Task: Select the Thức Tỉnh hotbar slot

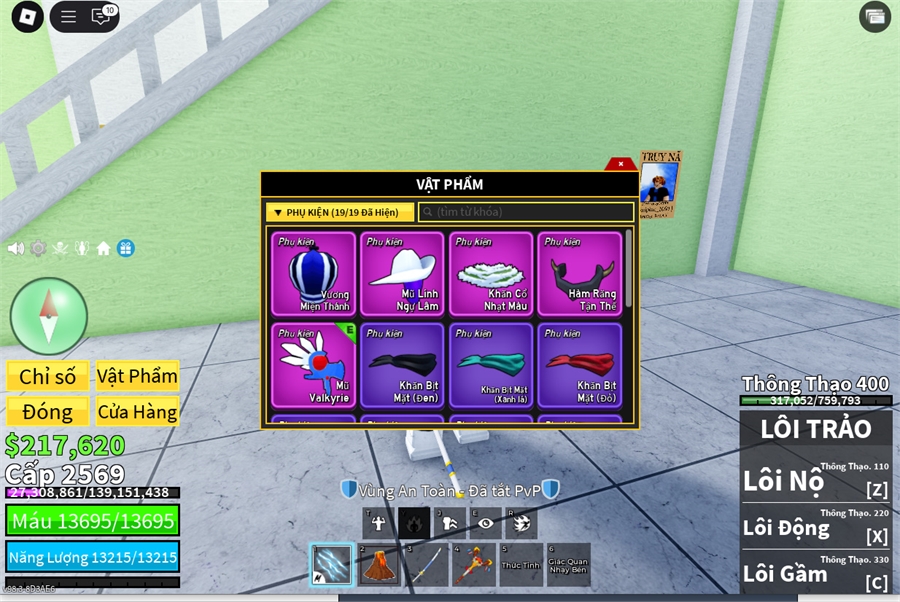Action: click(520, 565)
